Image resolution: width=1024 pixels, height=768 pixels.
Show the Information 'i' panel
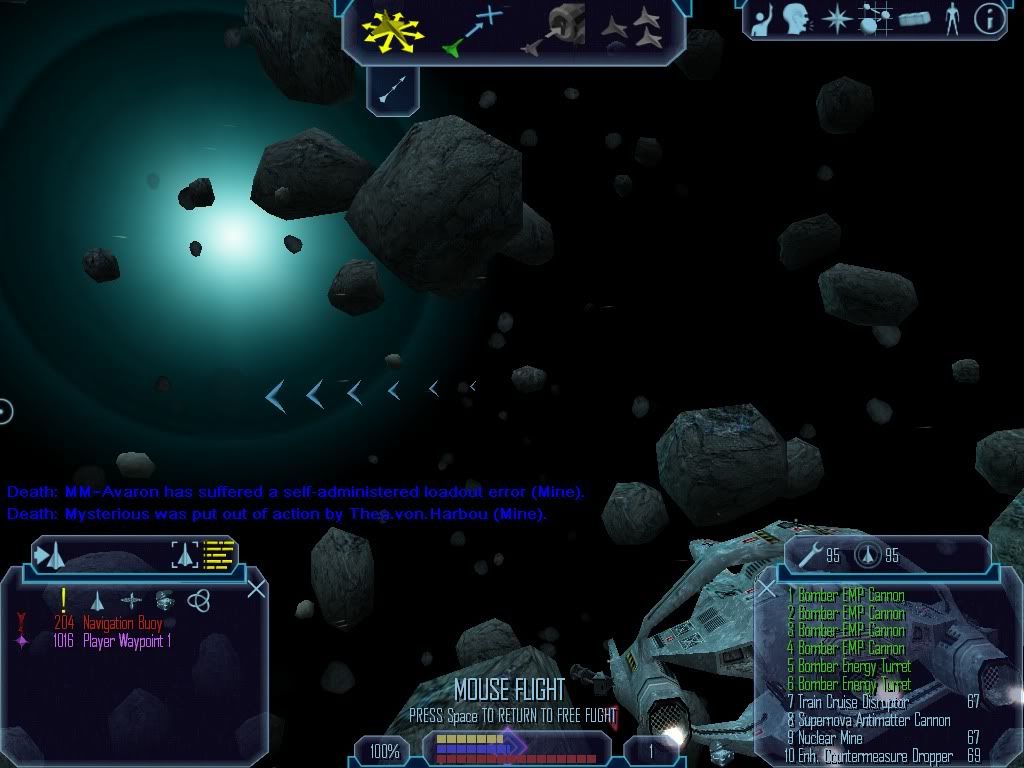click(989, 19)
